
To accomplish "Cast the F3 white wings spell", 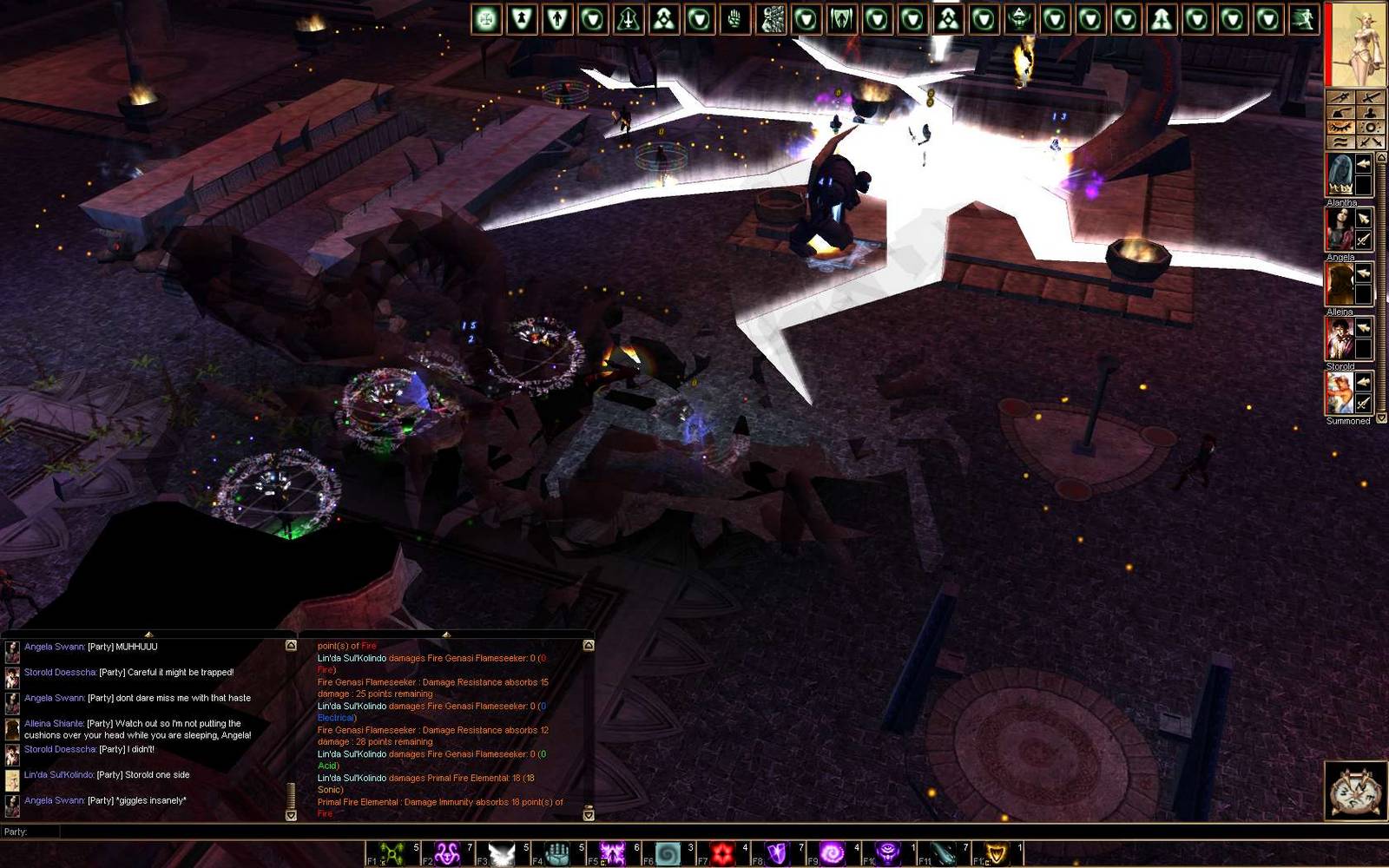I will (x=502, y=854).
